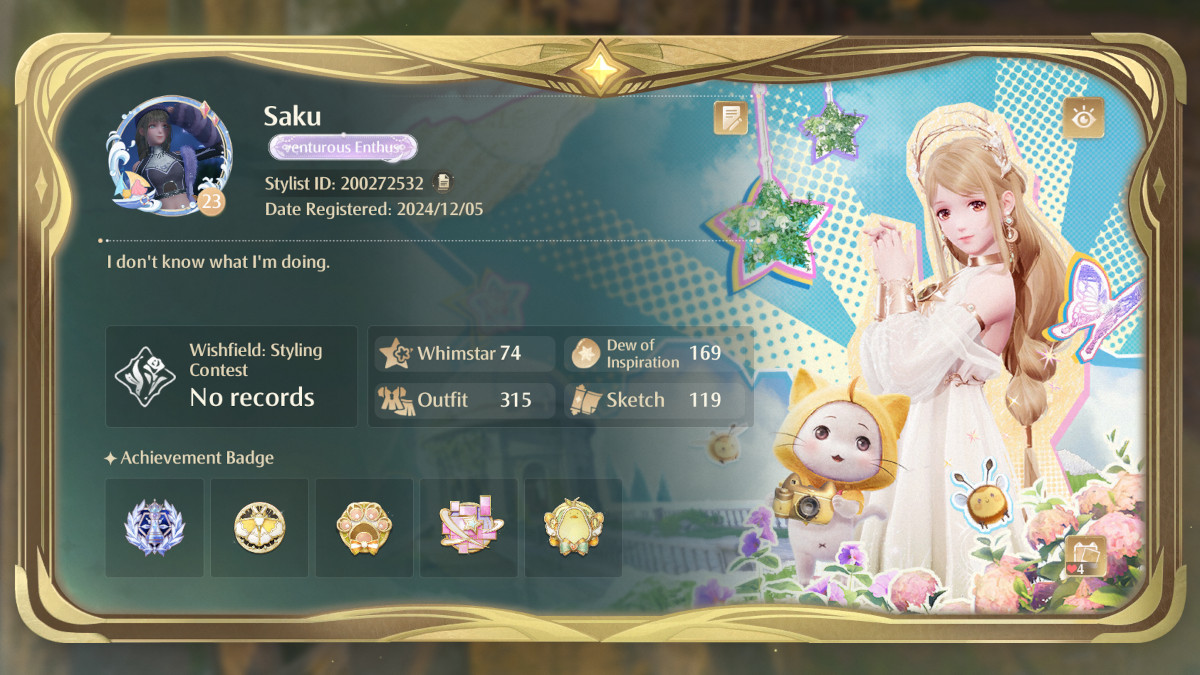Image resolution: width=1200 pixels, height=675 pixels.
Task: View the Outfit 315 stat
Action: 465,400
